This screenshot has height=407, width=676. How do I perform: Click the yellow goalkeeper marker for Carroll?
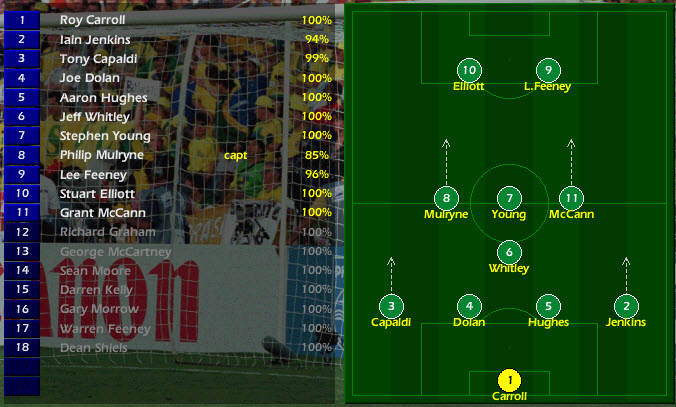point(510,380)
